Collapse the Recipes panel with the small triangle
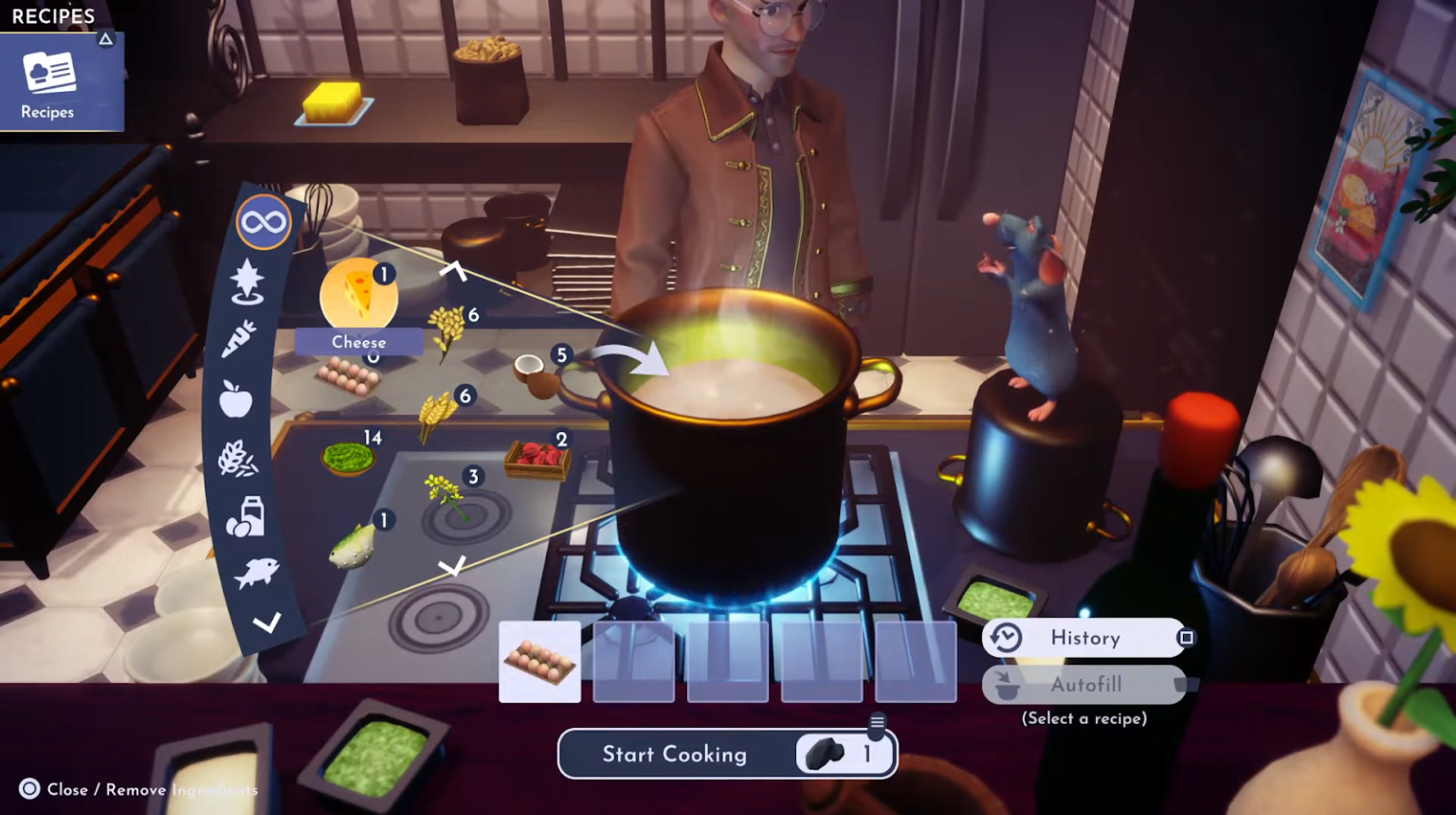Screen dimensions: 1456x815 (106, 39)
